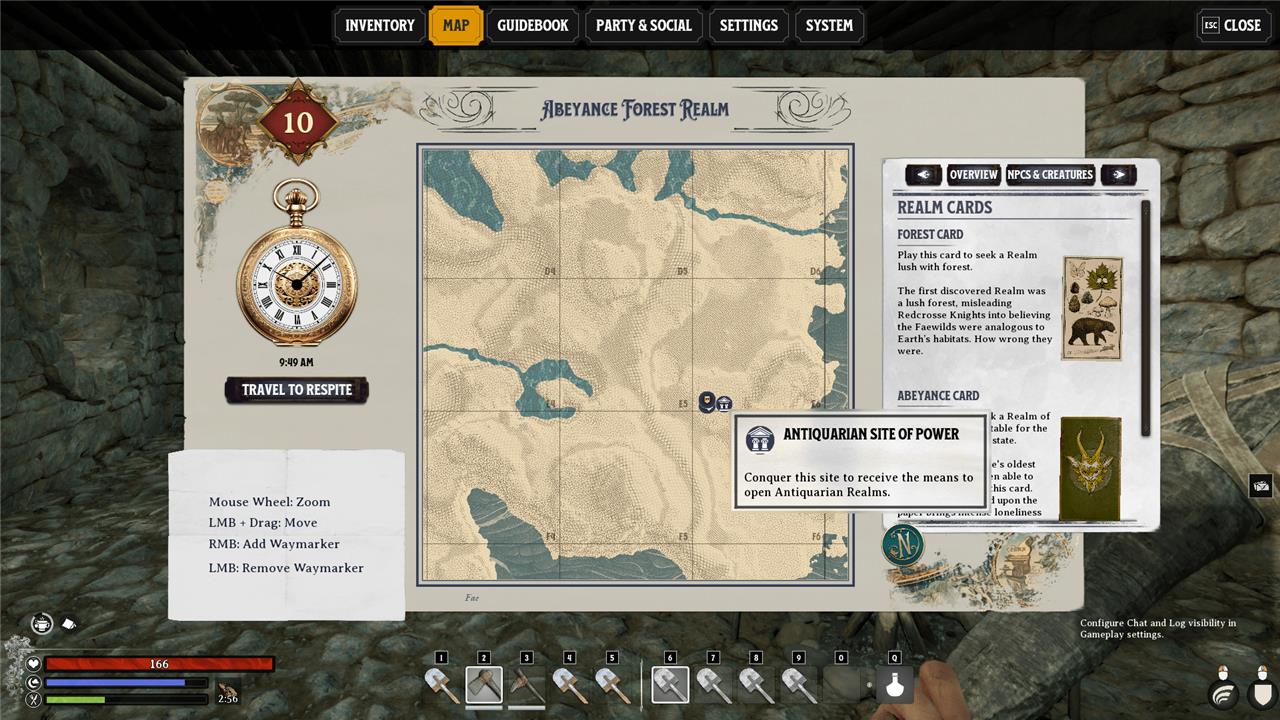Select the pickaxe in hotbar slot 3
The width and height of the screenshot is (1280, 720).
(527, 685)
